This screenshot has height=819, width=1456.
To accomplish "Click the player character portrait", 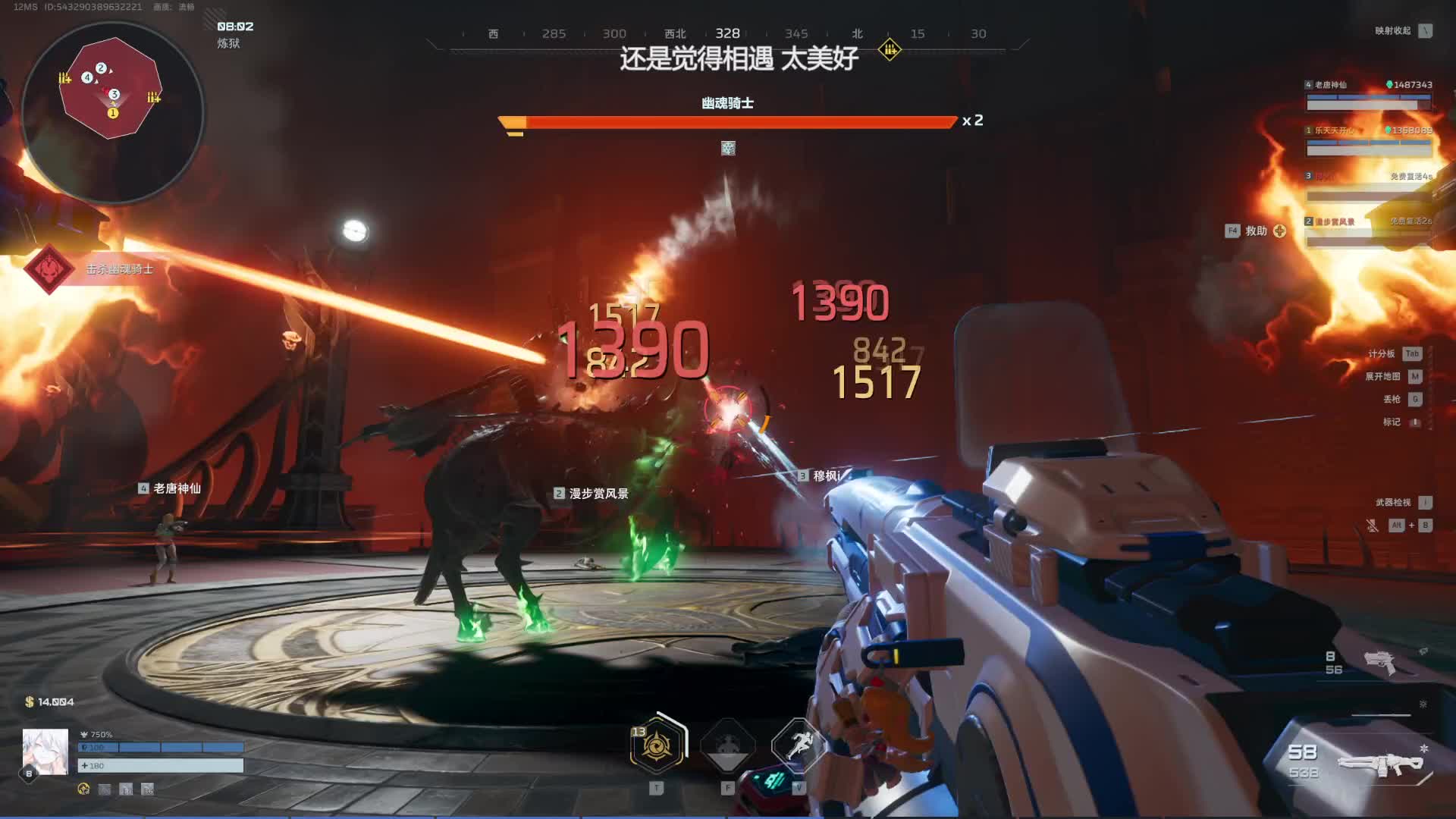I will tap(45, 752).
